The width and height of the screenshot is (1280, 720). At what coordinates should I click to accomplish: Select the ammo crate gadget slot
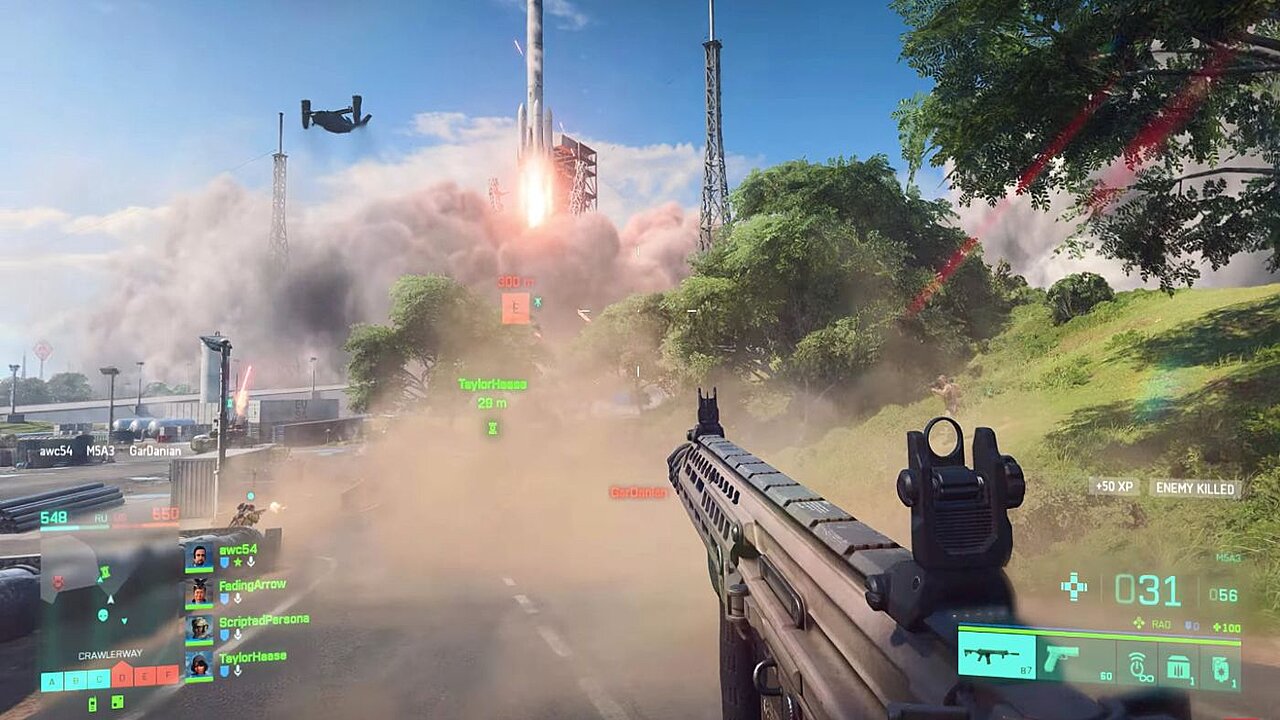[1178, 664]
